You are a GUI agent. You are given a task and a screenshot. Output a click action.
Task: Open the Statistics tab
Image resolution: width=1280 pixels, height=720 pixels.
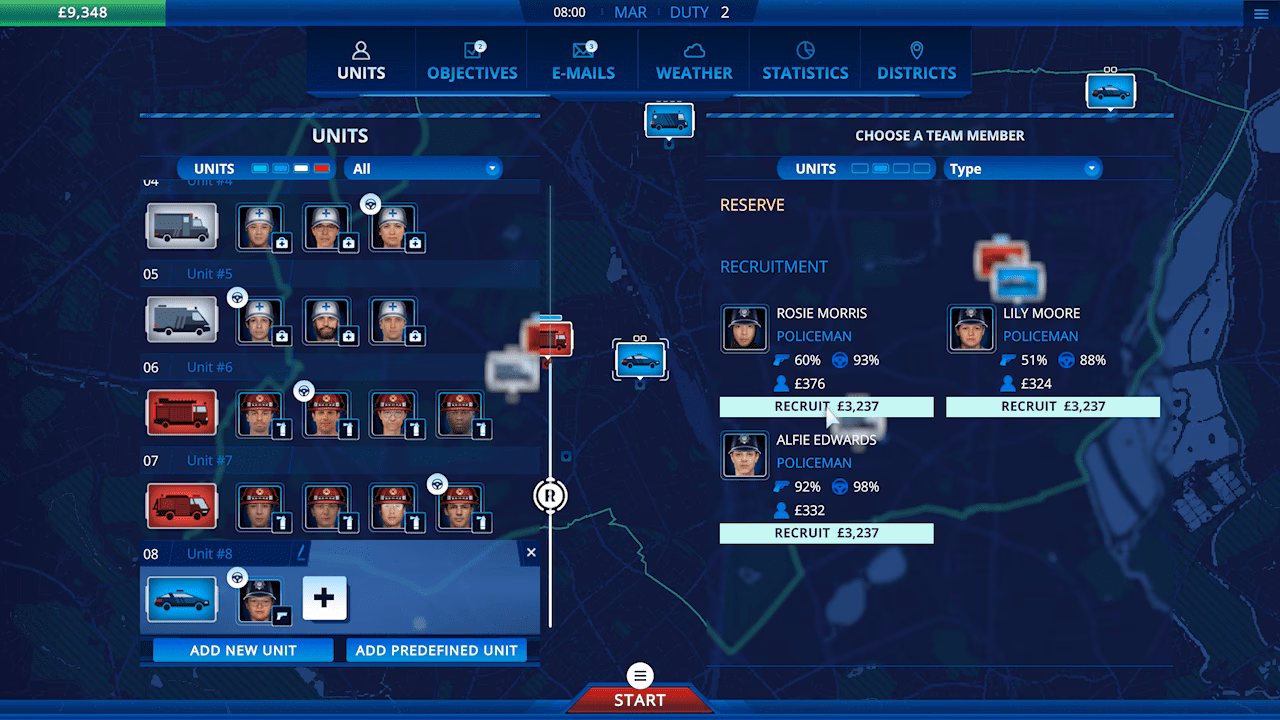[x=805, y=61]
